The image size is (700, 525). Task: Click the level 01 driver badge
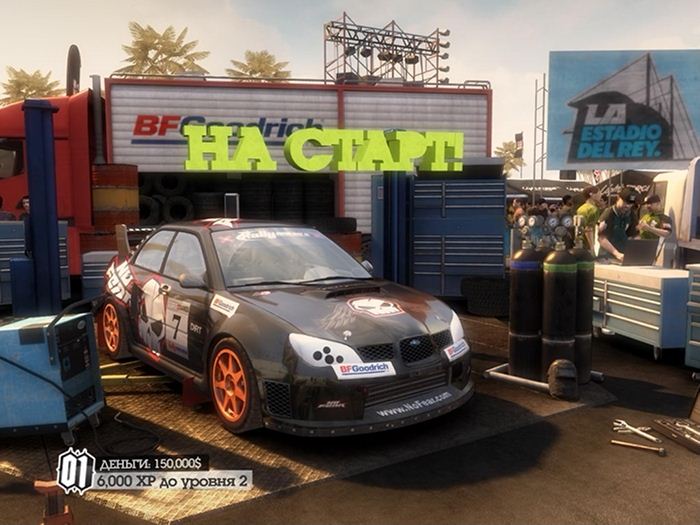(x=76, y=470)
